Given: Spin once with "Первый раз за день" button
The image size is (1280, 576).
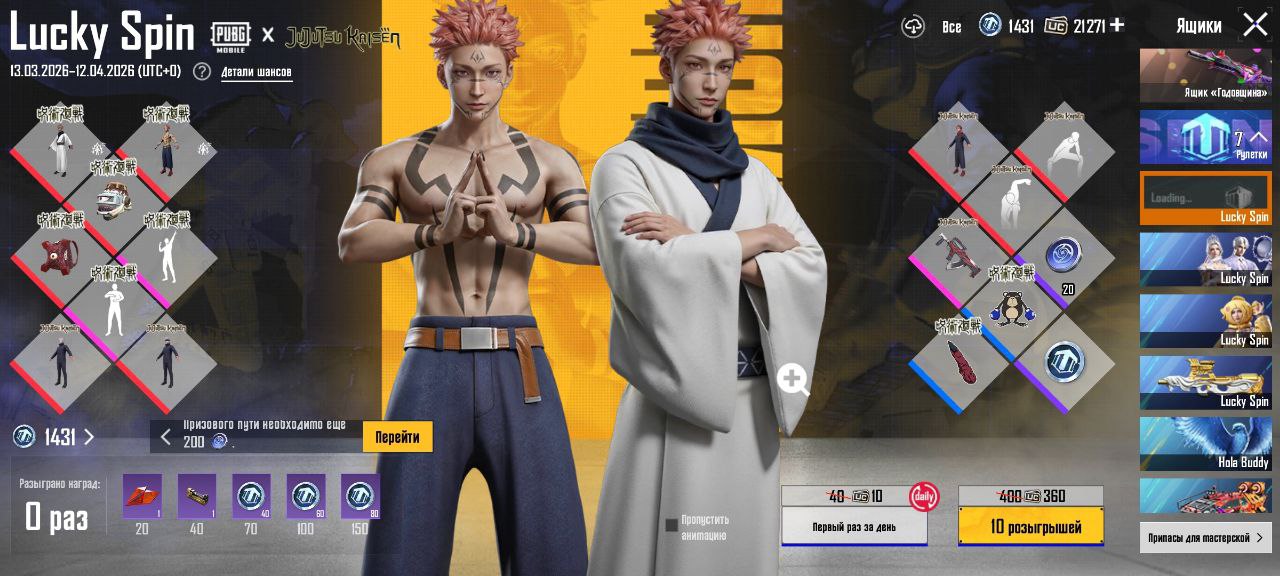Looking at the screenshot, I should pos(854,526).
